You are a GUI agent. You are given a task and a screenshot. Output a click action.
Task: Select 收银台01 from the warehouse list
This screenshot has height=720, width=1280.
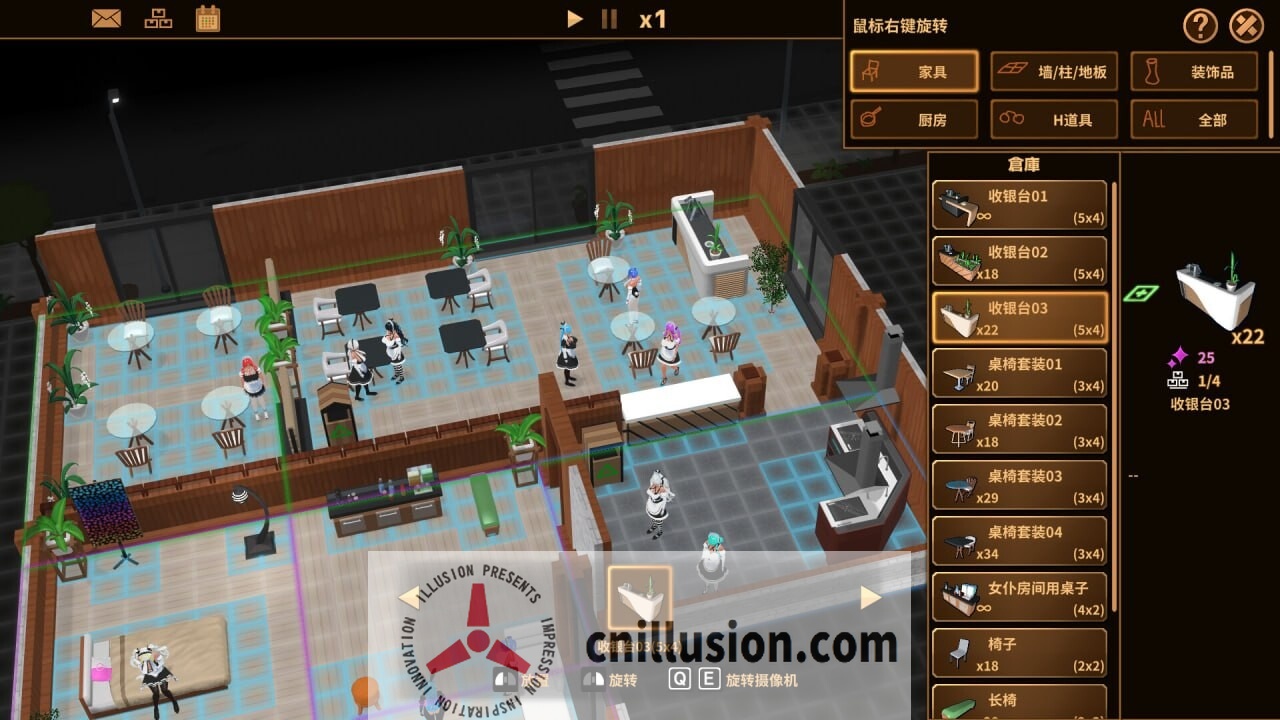click(x=1018, y=205)
